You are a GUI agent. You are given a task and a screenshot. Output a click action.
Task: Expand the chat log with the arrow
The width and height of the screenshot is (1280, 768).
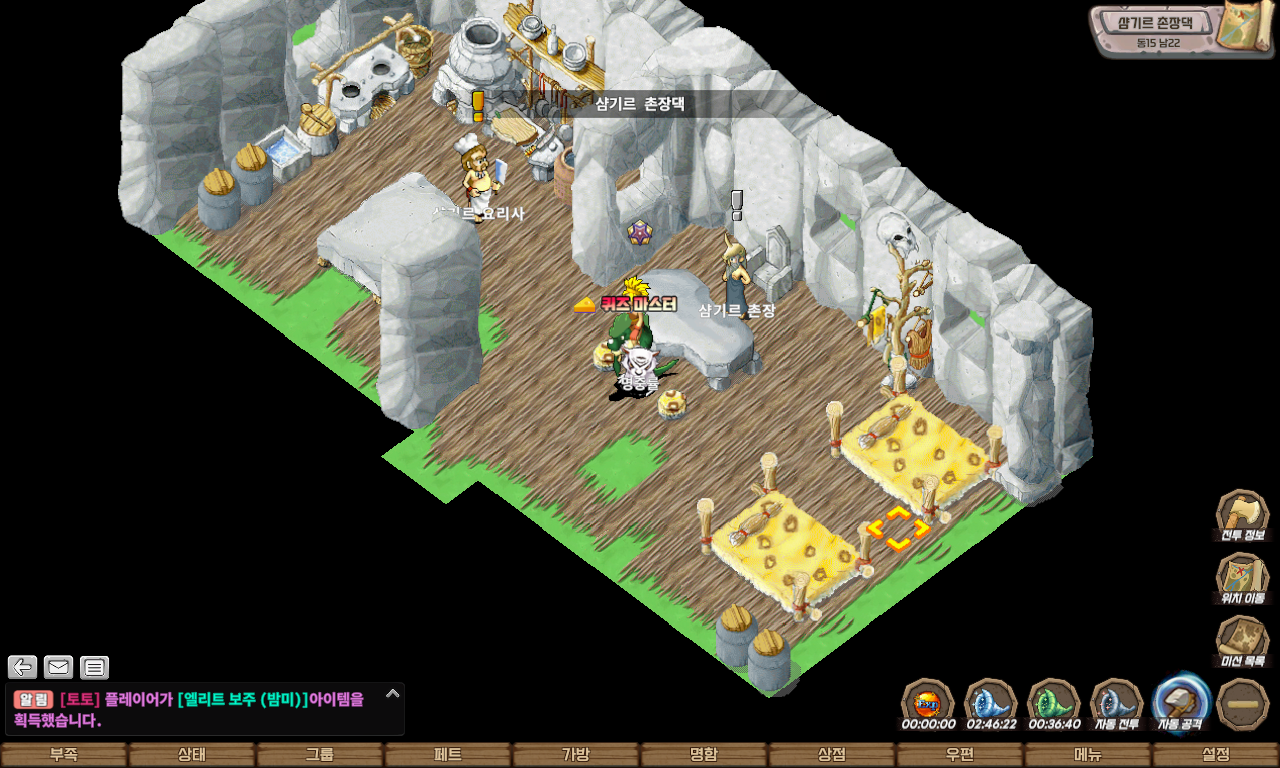pyautogui.click(x=392, y=693)
